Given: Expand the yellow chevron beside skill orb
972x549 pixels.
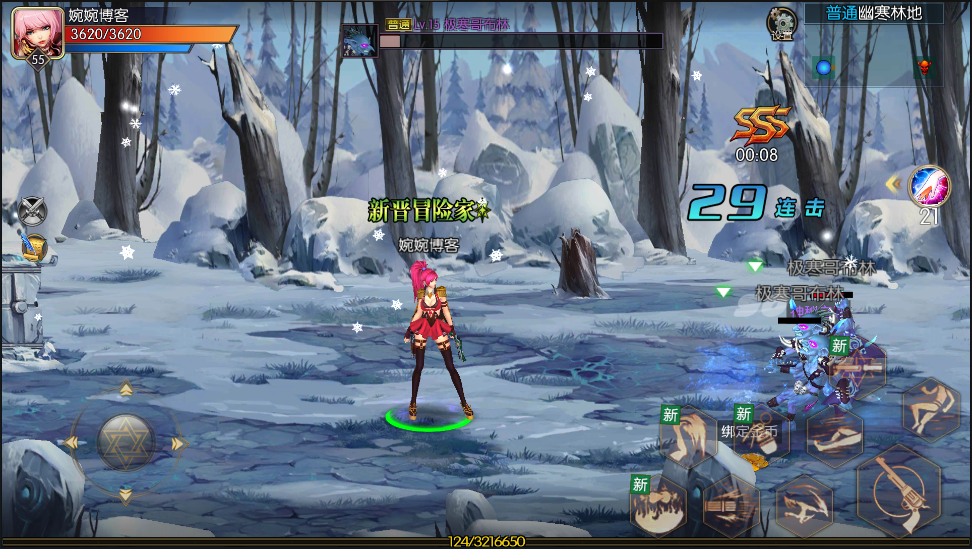Looking at the screenshot, I should coord(894,183).
